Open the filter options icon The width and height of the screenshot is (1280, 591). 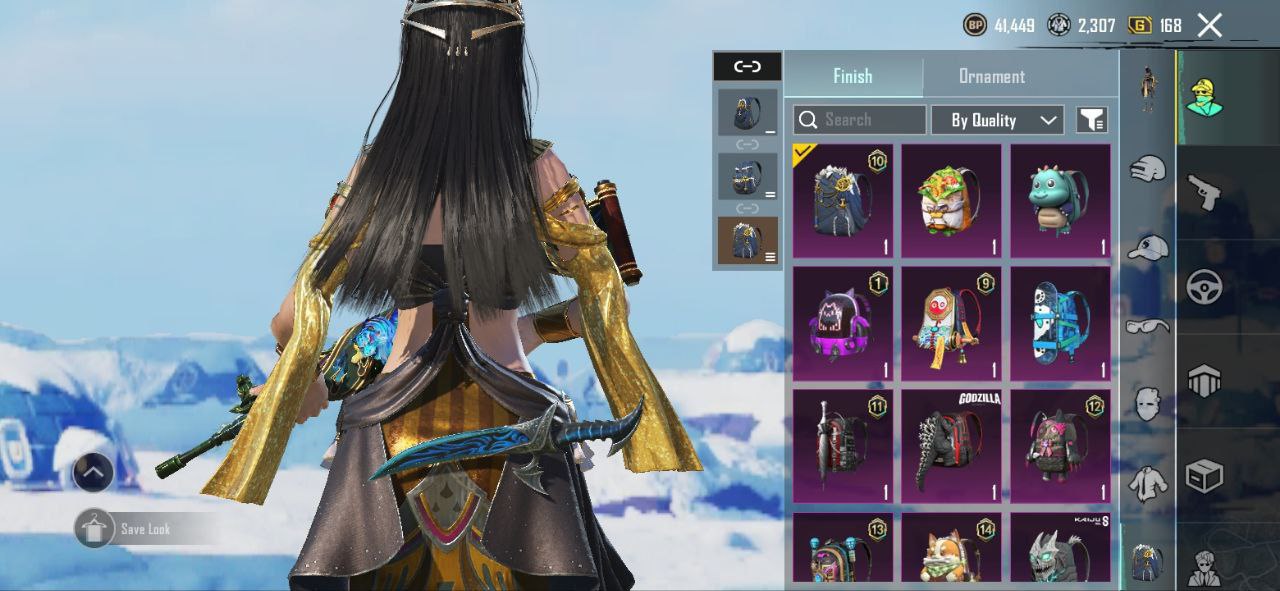(1091, 120)
